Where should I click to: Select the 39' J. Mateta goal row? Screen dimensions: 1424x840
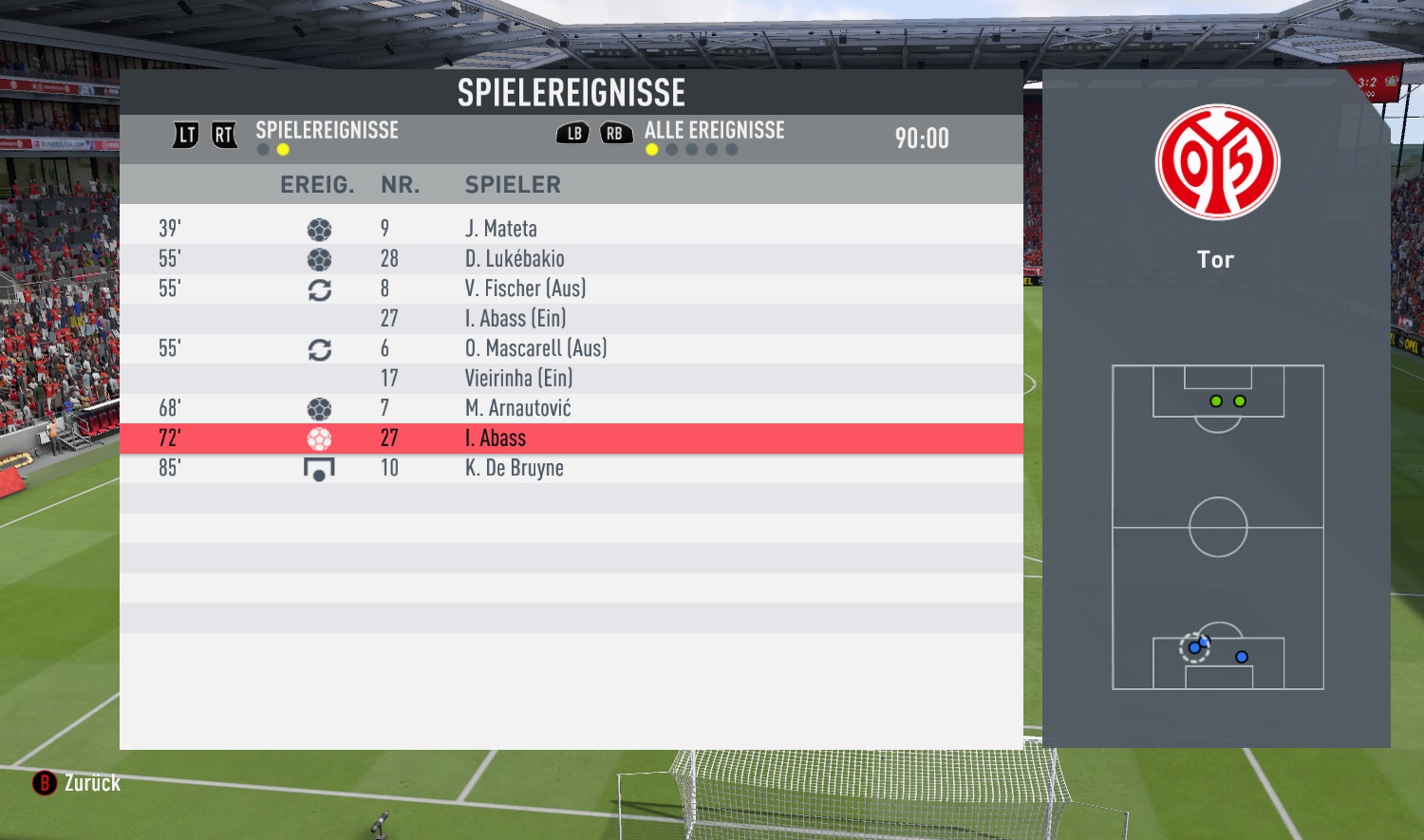[x=570, y=229]
